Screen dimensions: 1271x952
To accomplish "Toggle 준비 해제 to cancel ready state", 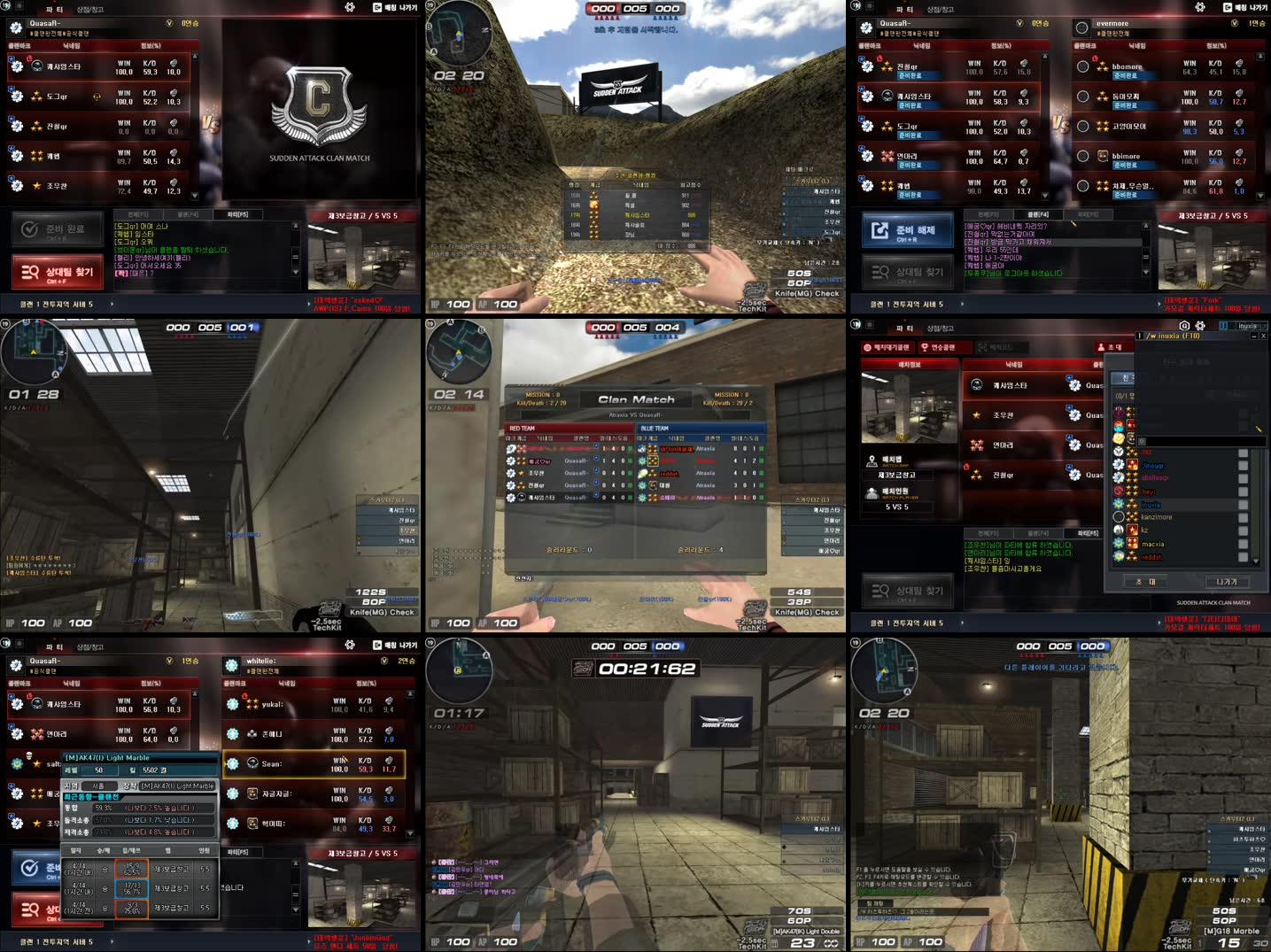I will (x=909, y=230).
